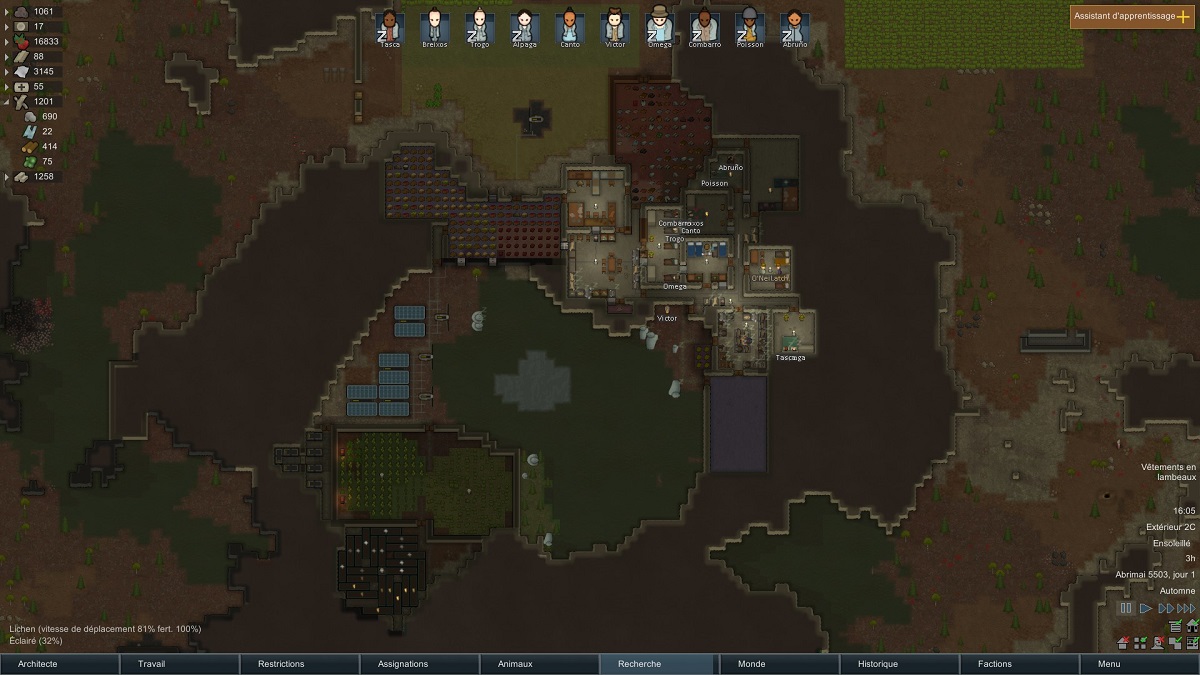The height and width of the screenshot is (675, 1200).
Task: Click the Assistant d'apprentissage button
Action: [1132, 17]
